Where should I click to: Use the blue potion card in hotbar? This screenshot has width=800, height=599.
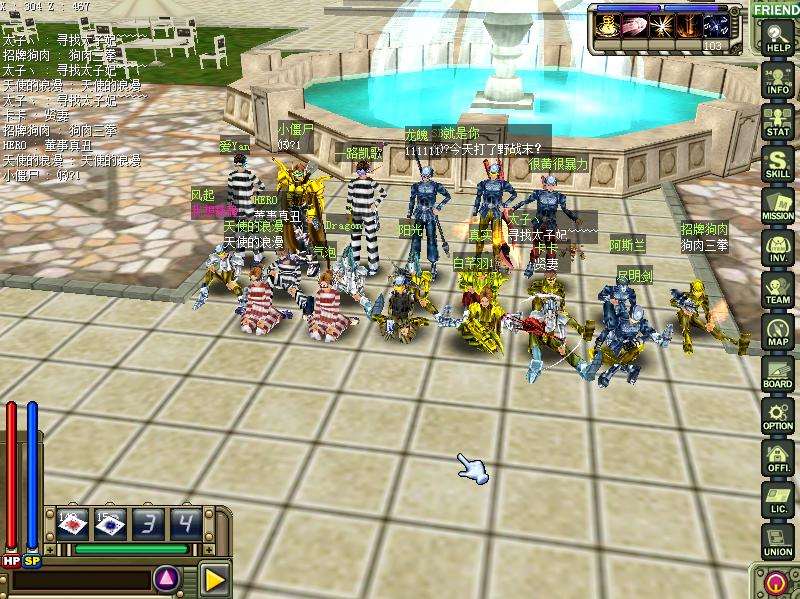(108, 524)
